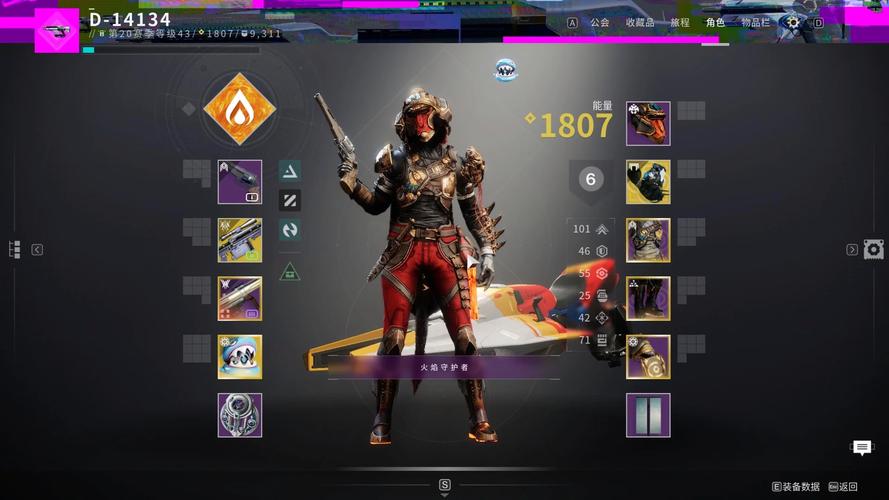This screenshot has width=889, height=500.
Task: Open the 公会 clan tab
Action: point(599,22)
